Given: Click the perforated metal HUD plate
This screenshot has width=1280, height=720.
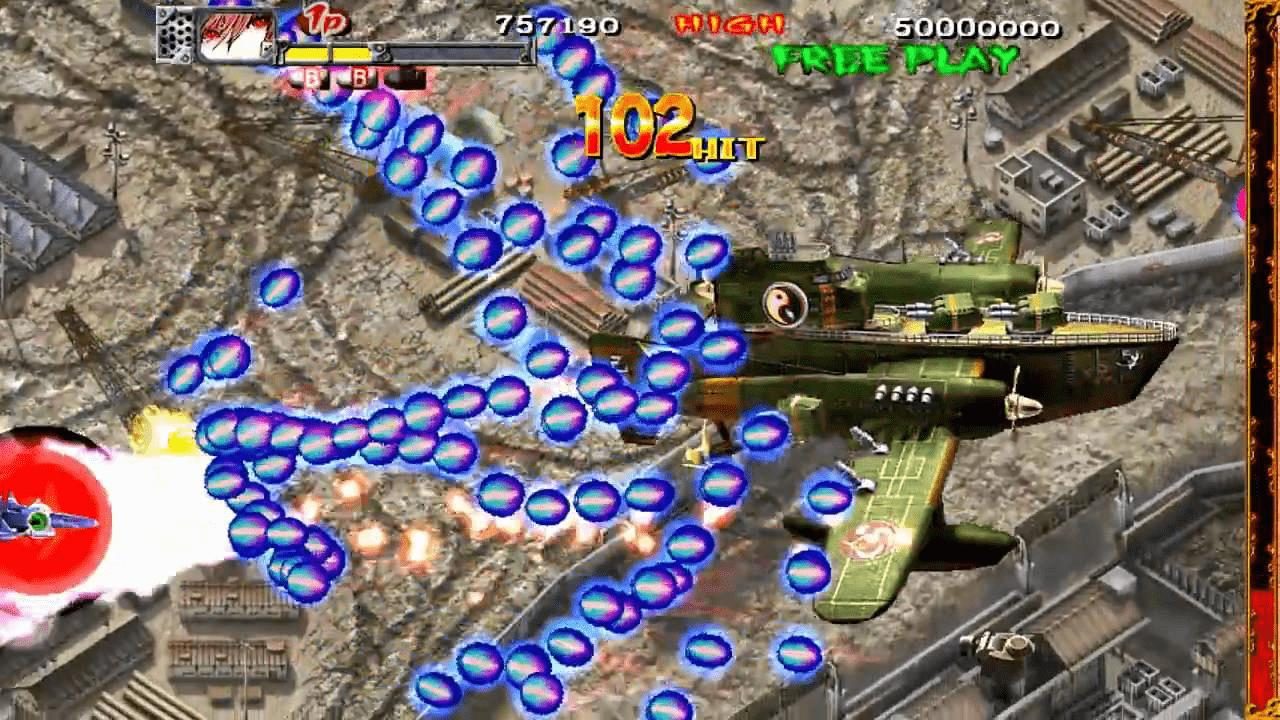Looking at the screenshot, I should pos(177,33).
